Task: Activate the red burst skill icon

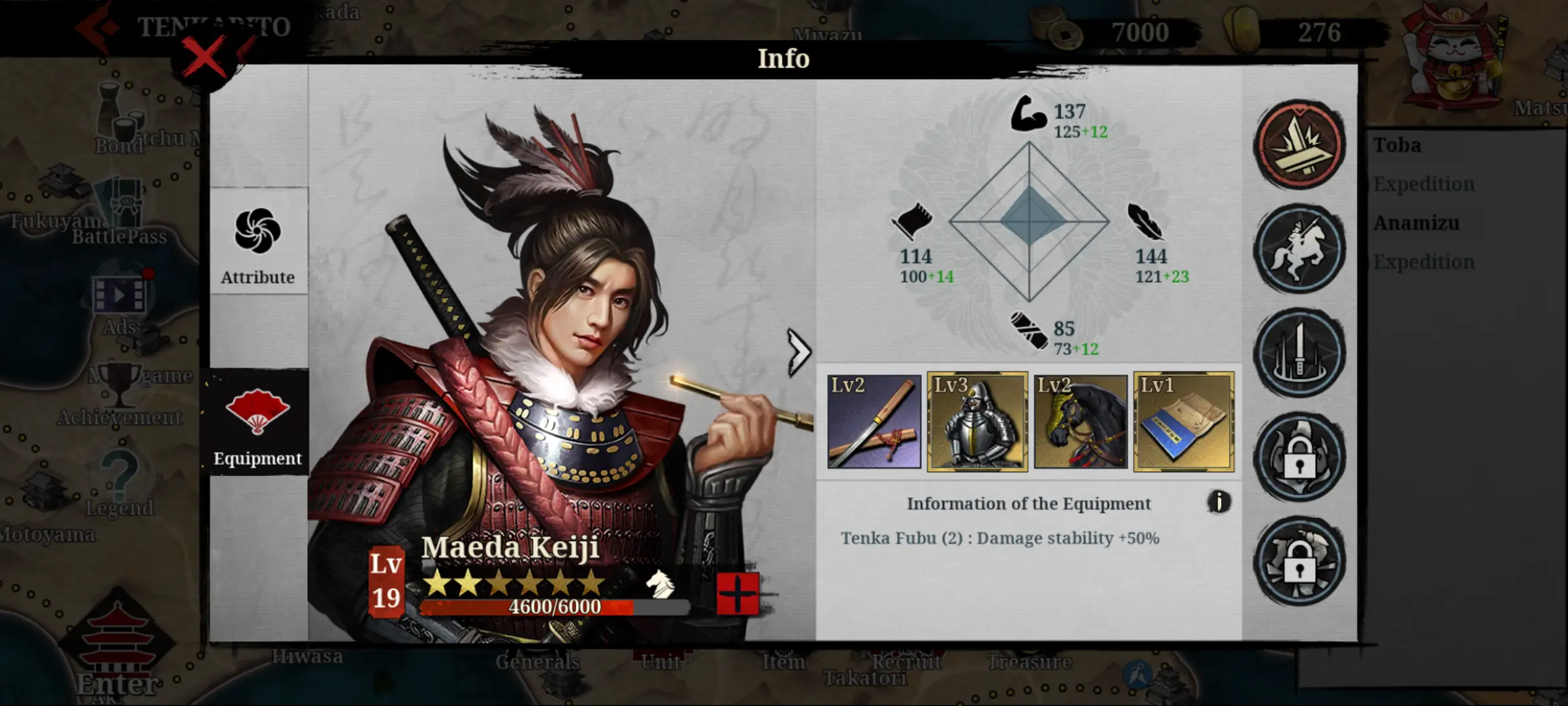Action: pyautogui.click(x=1299, y=144)
